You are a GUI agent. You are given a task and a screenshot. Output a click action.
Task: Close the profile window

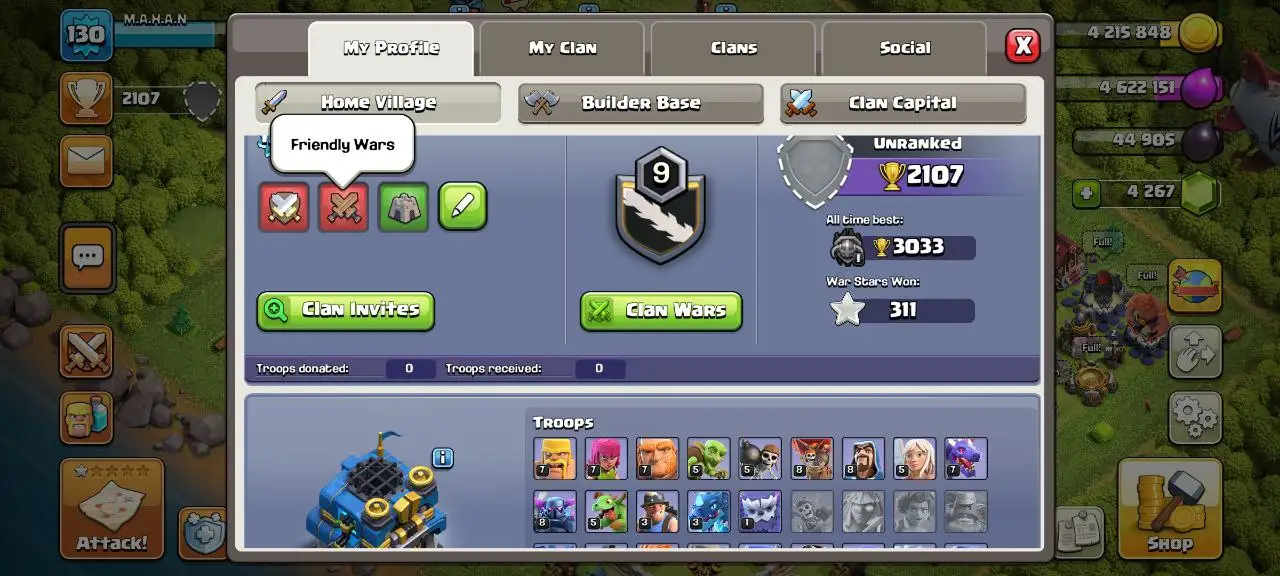[1022, 45]
